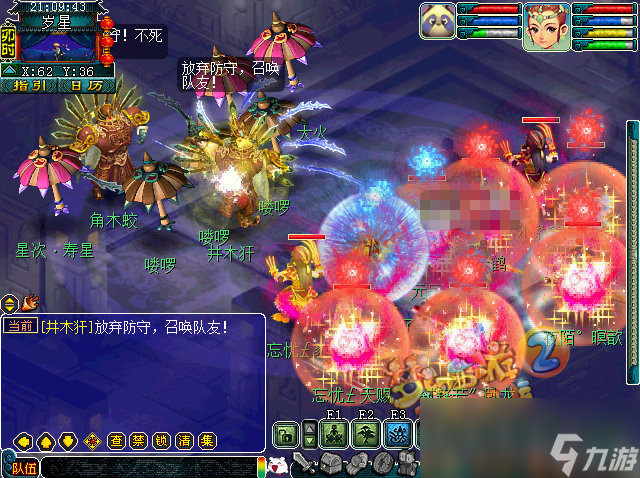Viewport: 640px width, 478px height.
Task: Click the 当前 current channel tag
Action: click(x=18, y=327)
